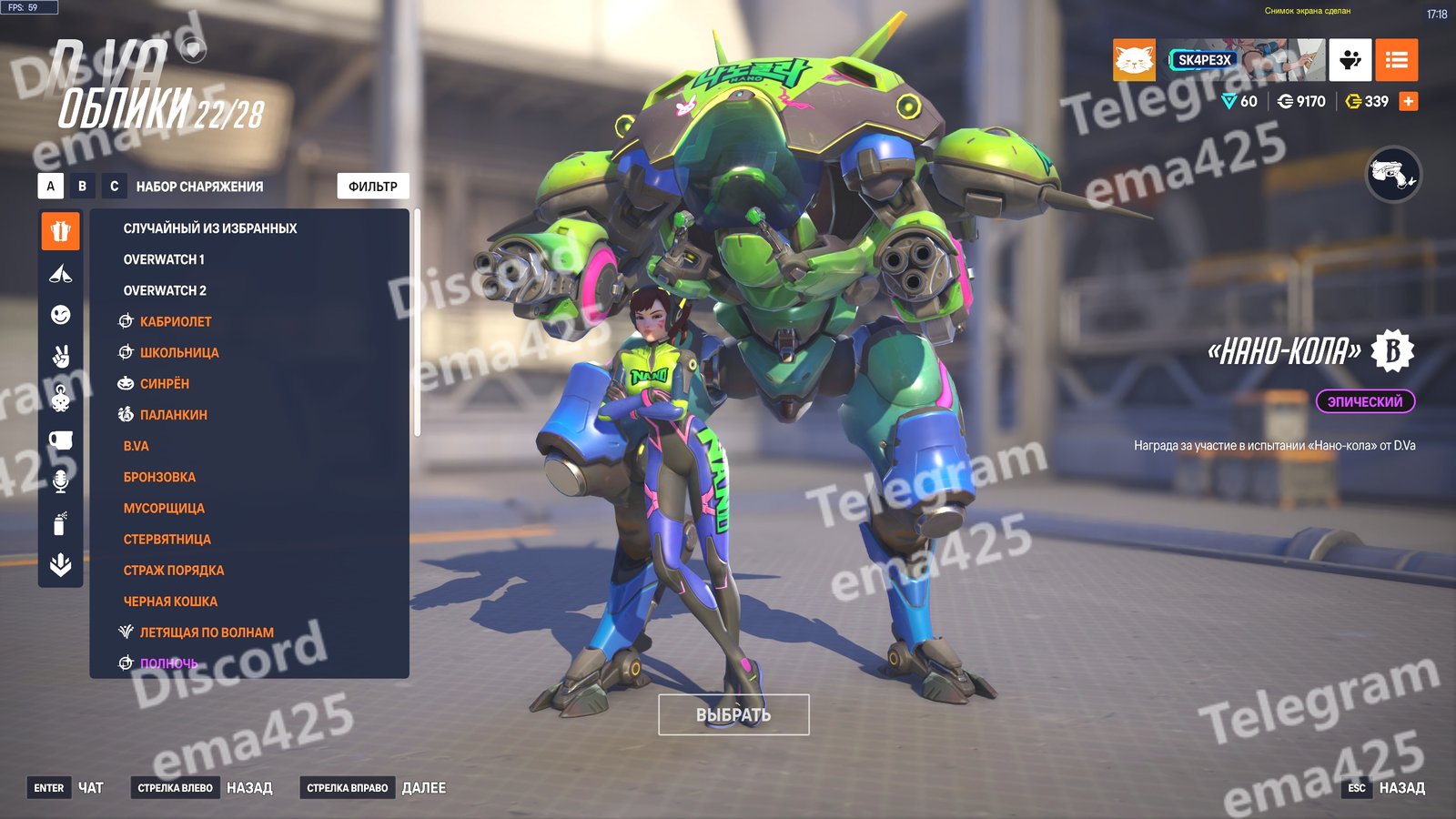Expand the OVERWATCH 2 skin group
The height and width of the screenshot is (819, 1456).
pyautogui.click(x=165, y=290)
